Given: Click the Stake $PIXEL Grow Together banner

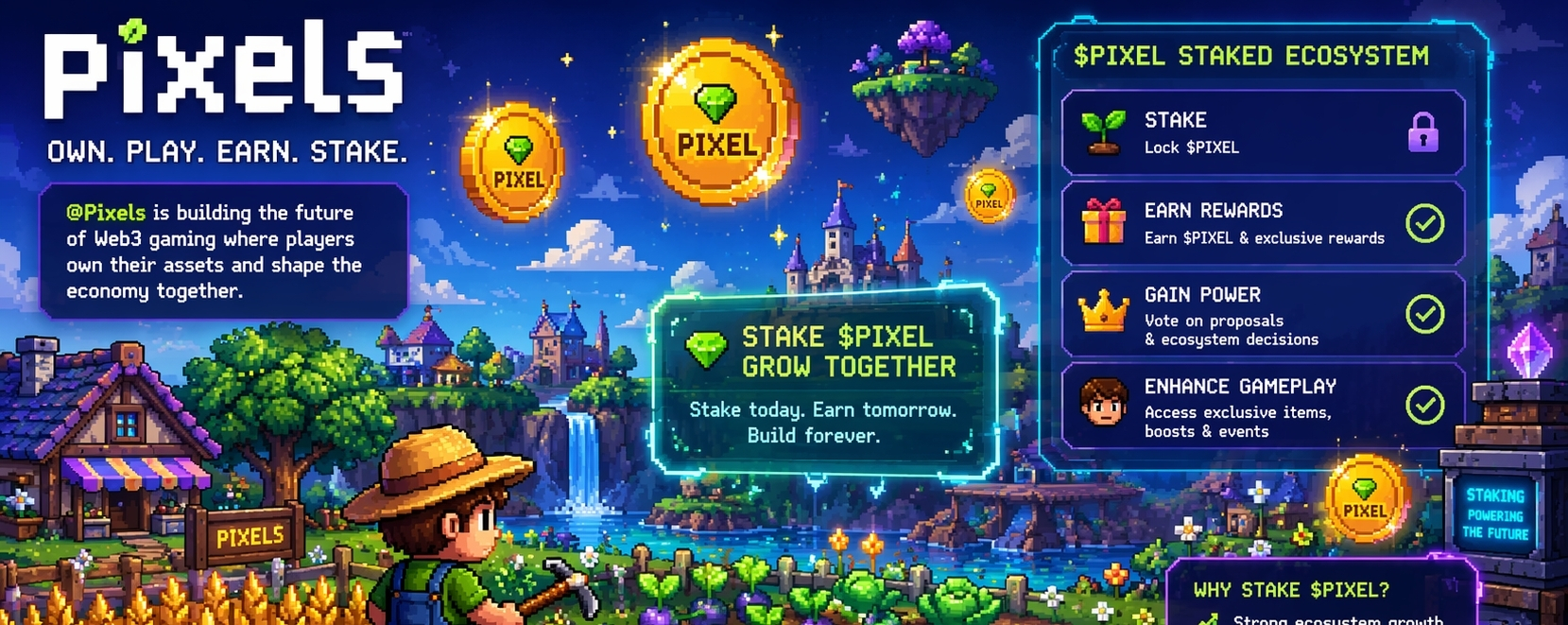Looking at the screenshot, I should click(x=824, y=382).
